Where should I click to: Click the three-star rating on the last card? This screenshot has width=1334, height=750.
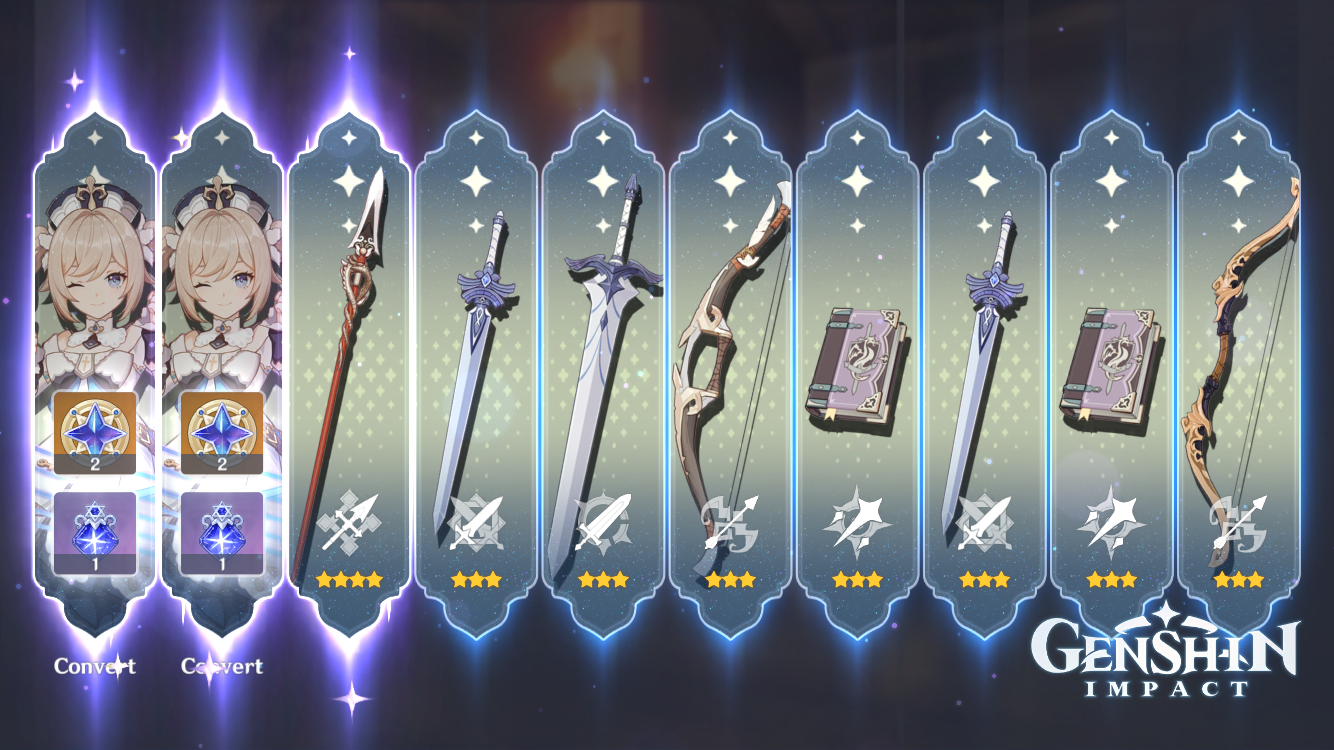pyautogui.click(x=1239, y=578)
